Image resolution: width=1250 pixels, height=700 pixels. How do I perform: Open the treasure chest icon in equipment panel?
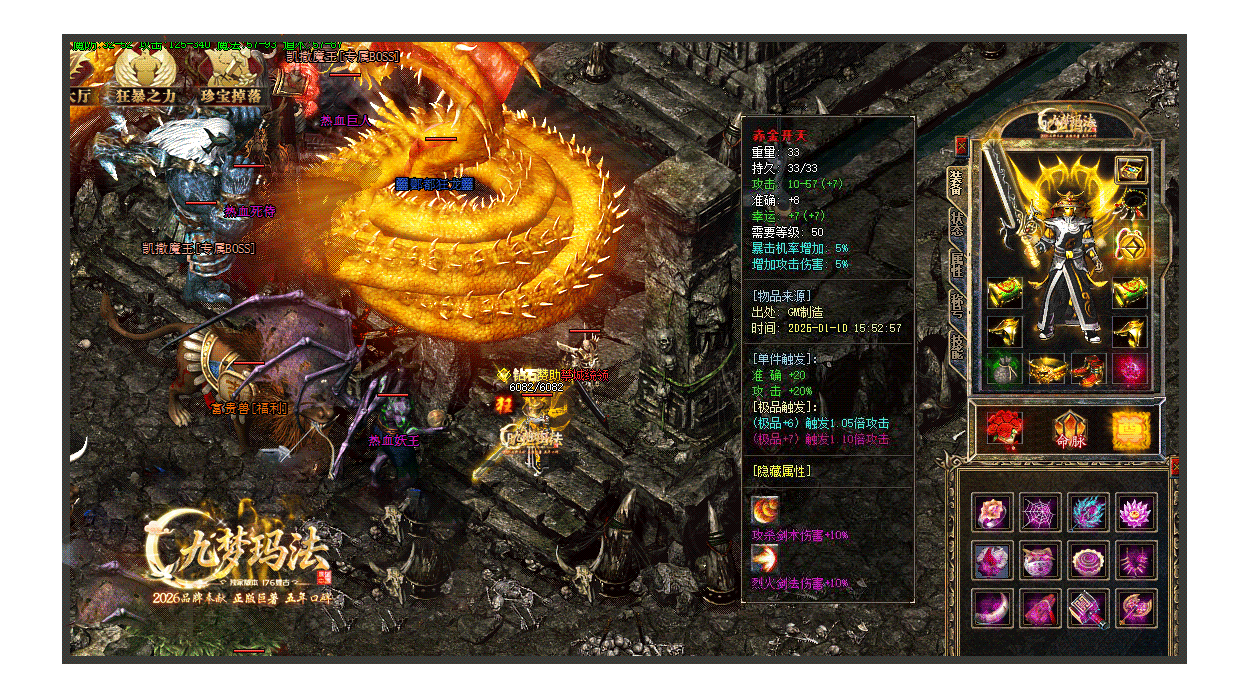[x=1131, y=169]
